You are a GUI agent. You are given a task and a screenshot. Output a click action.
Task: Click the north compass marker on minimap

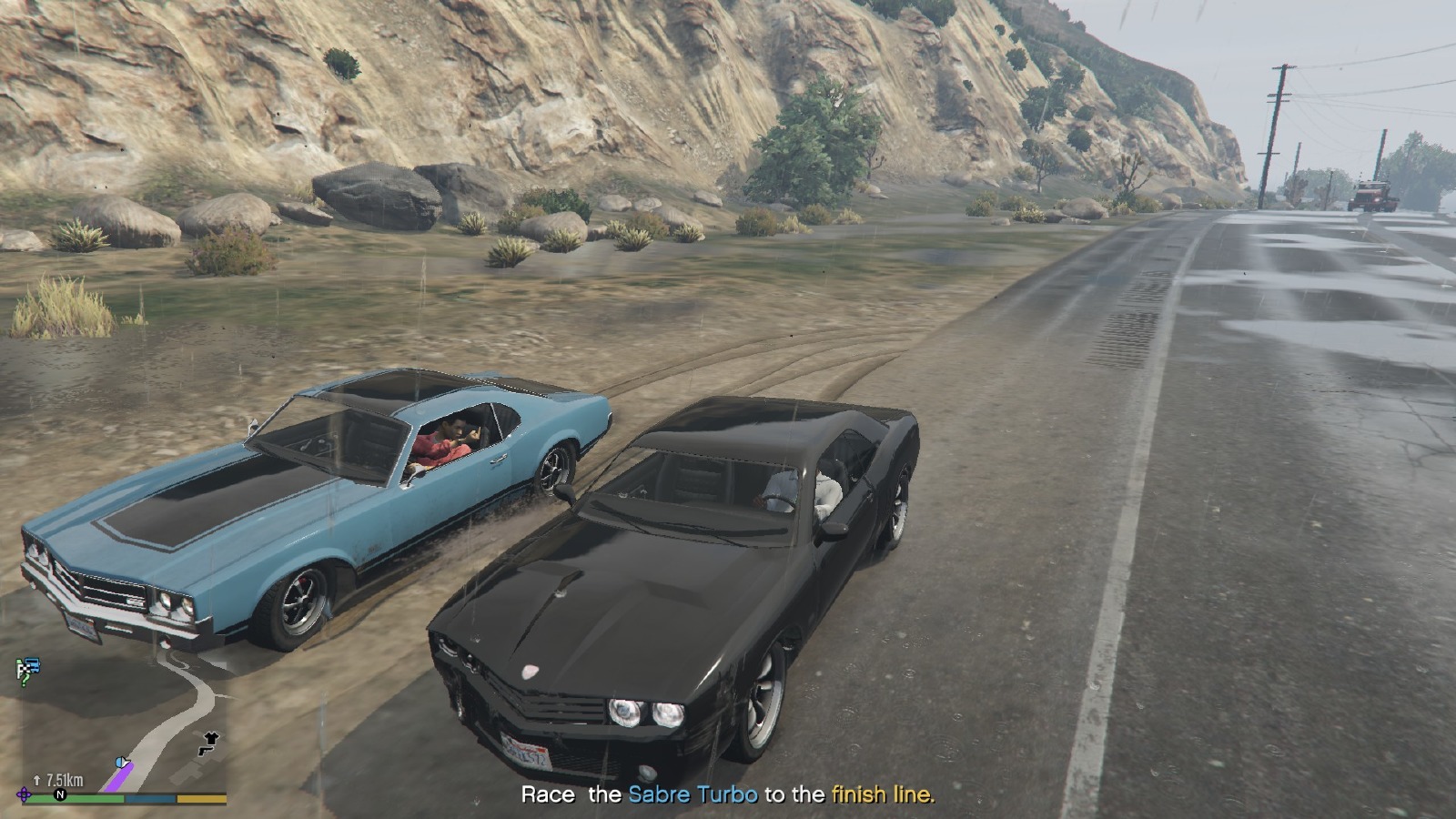click(x=60, y=794)
